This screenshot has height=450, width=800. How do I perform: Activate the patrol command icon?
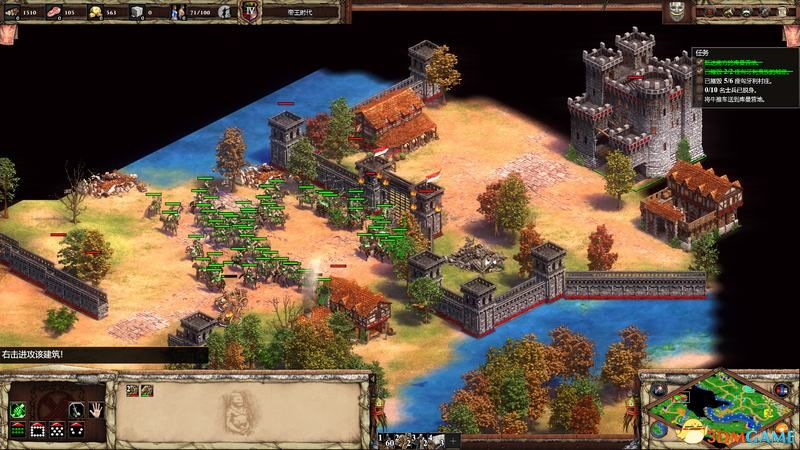coord(76,408)
